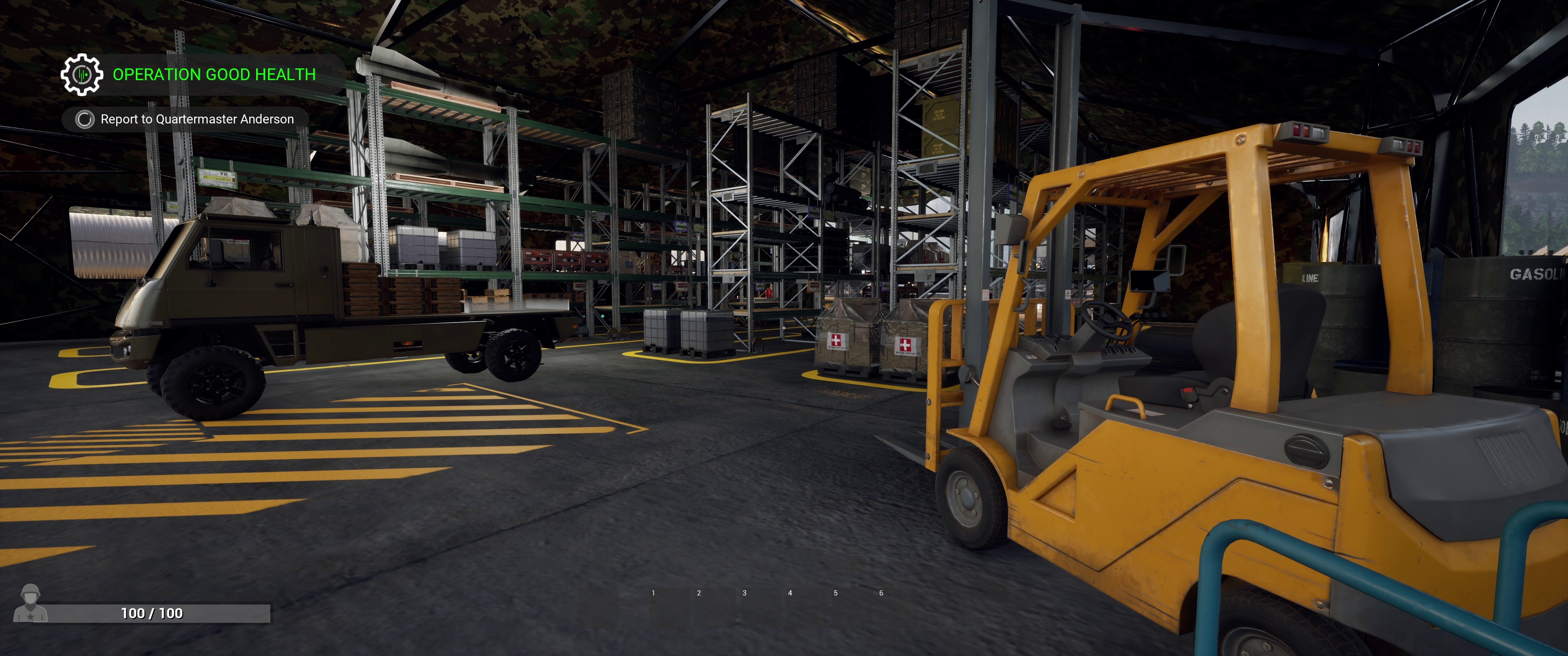Screen dimensions: 1568x656
Task: Click the soldier helmet portrait icon
Action: 31,603
